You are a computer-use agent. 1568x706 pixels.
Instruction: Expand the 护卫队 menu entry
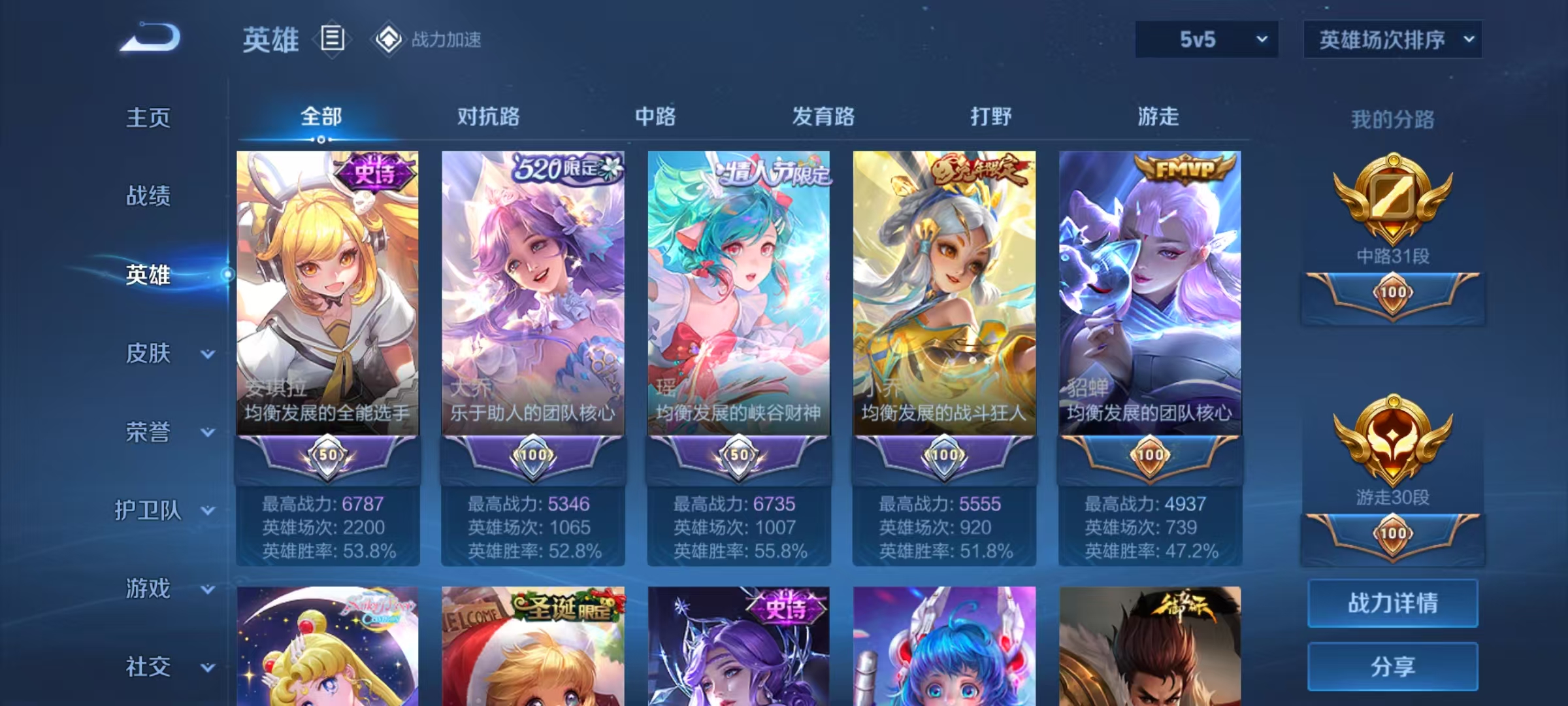point(163,510)
